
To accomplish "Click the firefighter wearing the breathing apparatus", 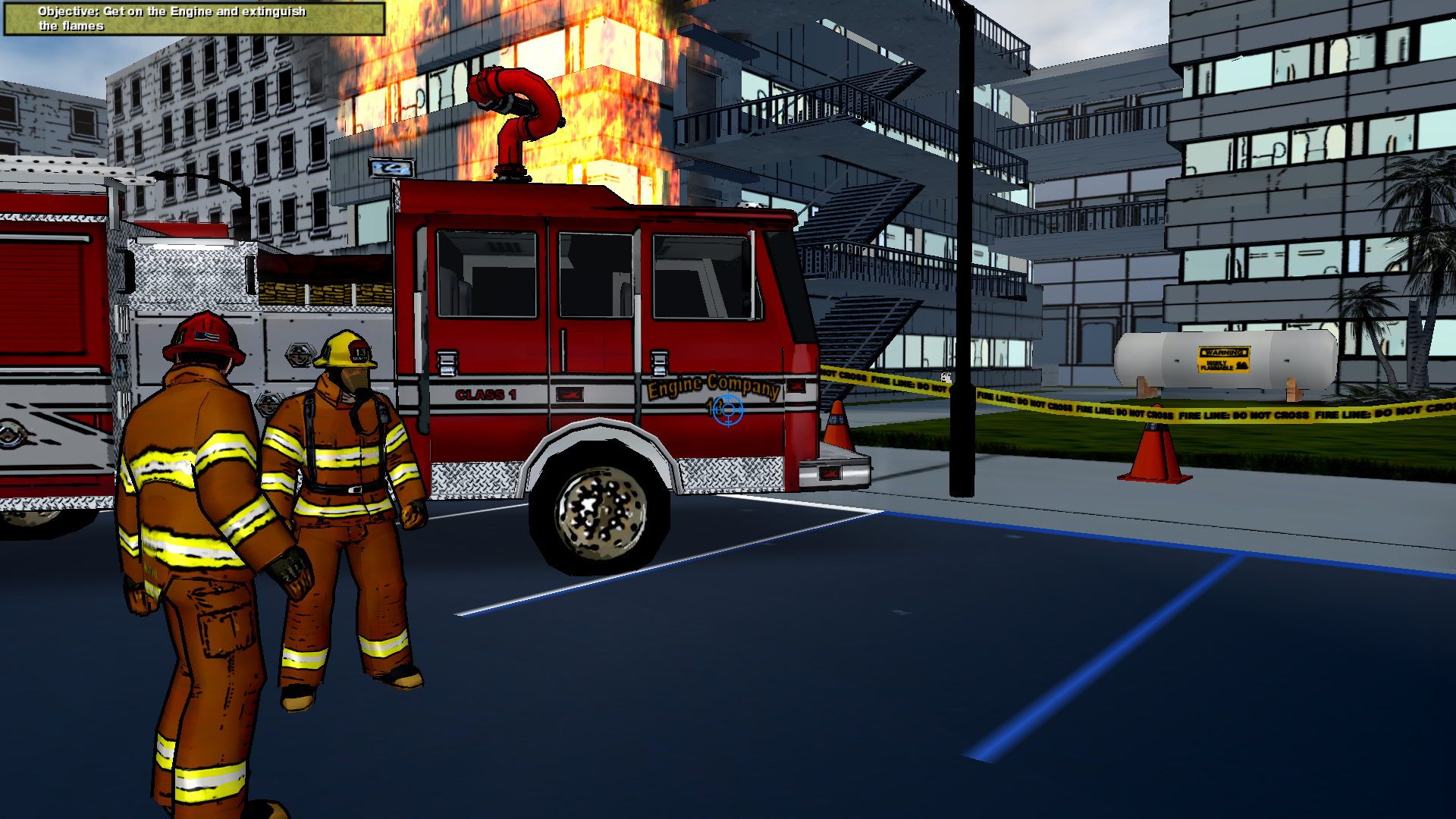I will point(341,455).
